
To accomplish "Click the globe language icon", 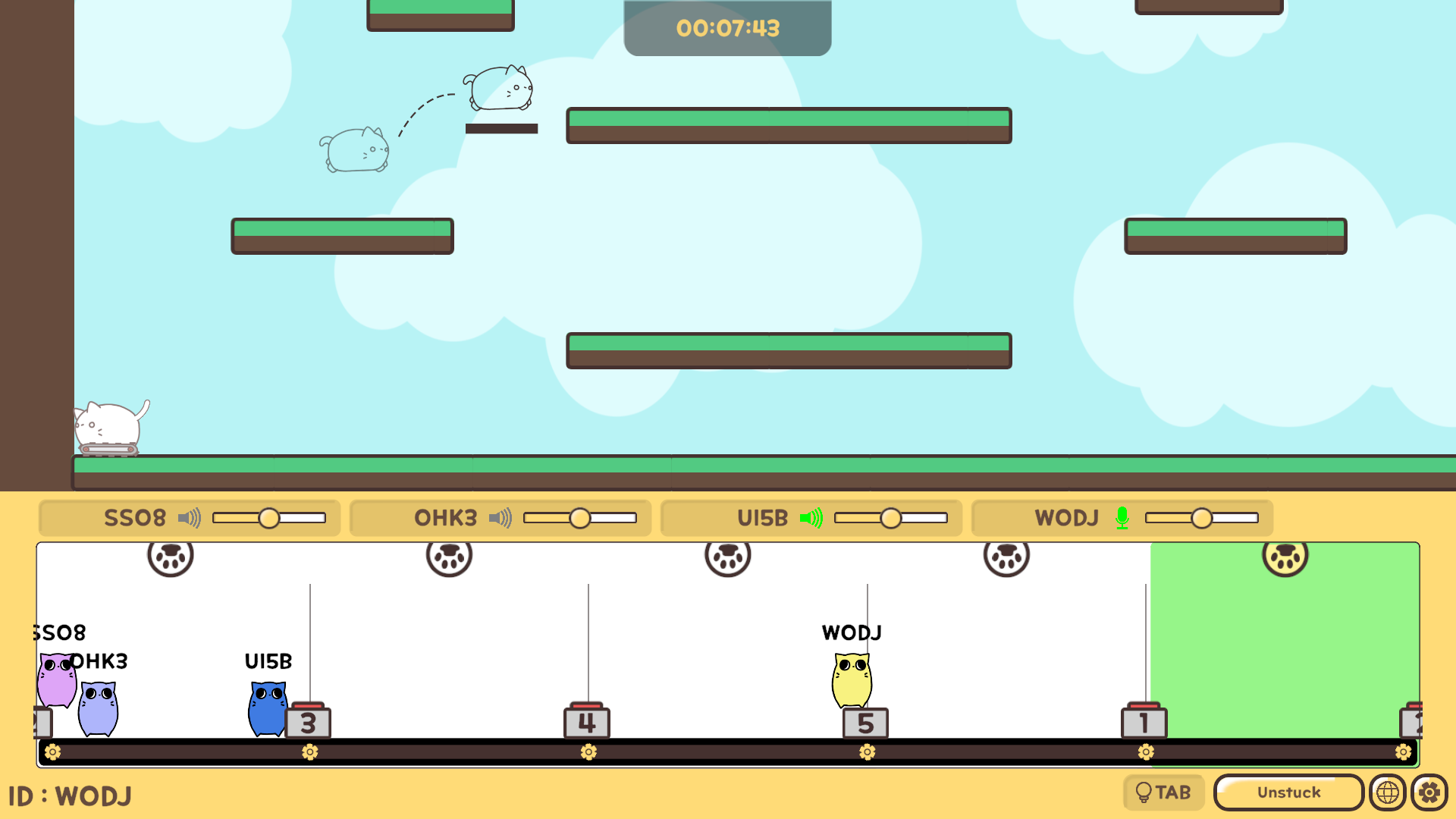I will pyautogui.click(x=1388, y=792).
